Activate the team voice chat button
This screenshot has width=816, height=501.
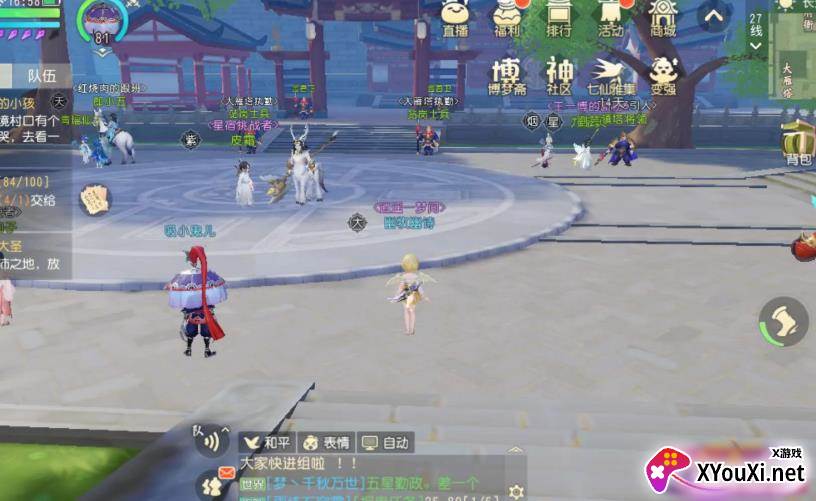click(x=211, y=440)
